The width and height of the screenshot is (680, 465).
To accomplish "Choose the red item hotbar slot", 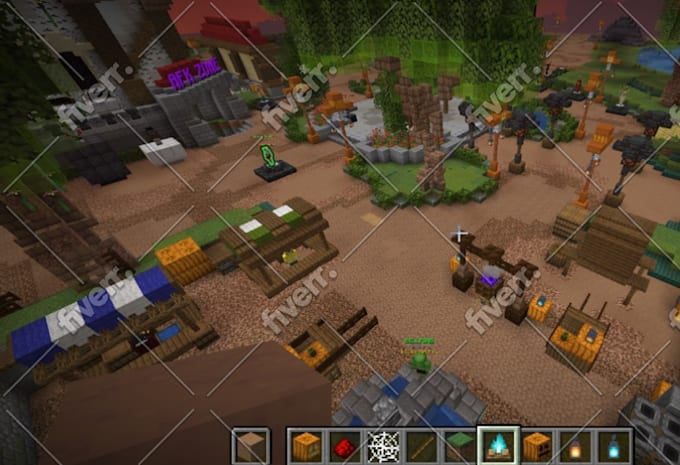I will tap(344, 446).
